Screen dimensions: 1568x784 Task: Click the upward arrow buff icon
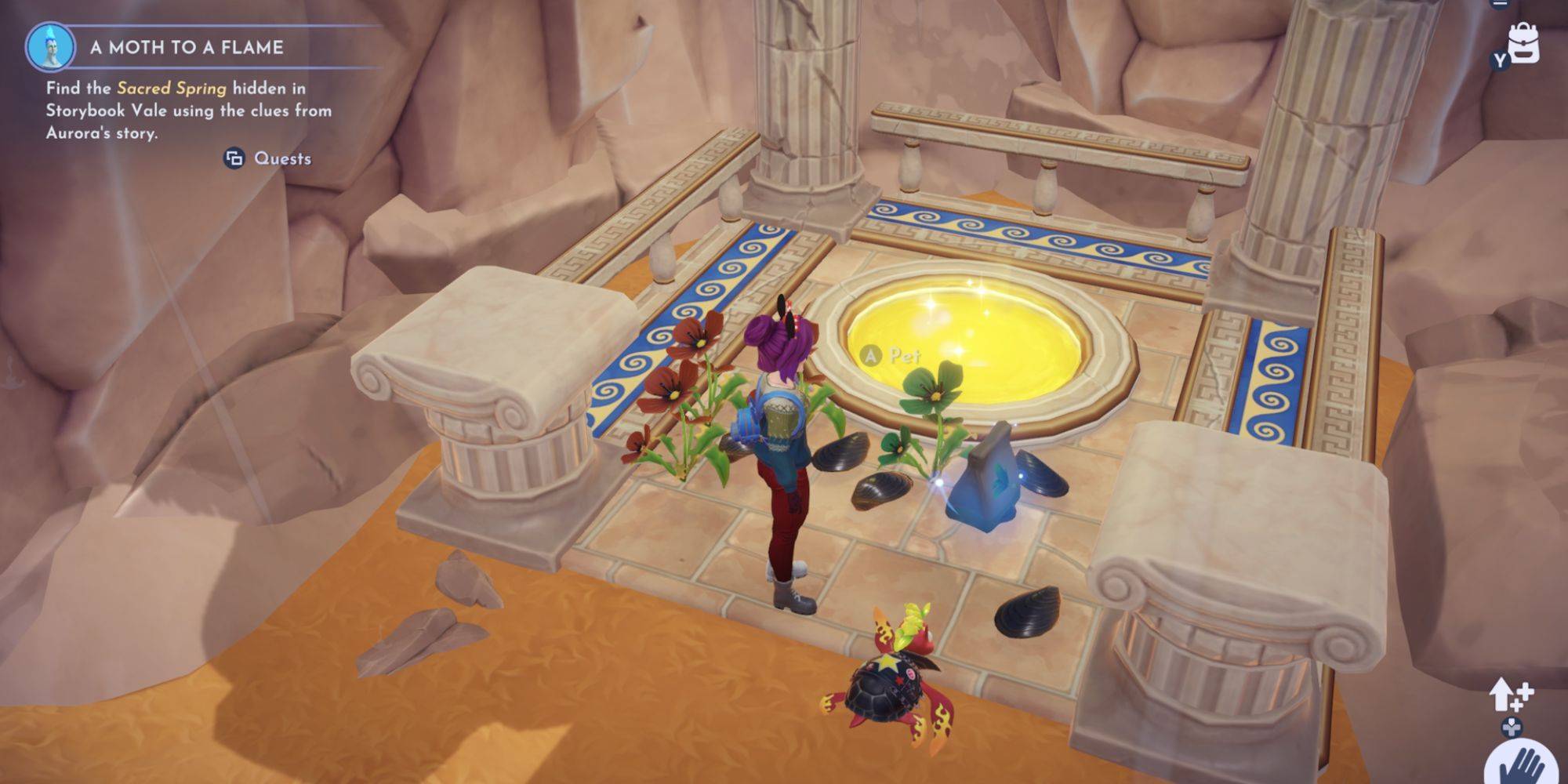(x=1510, y=695)
